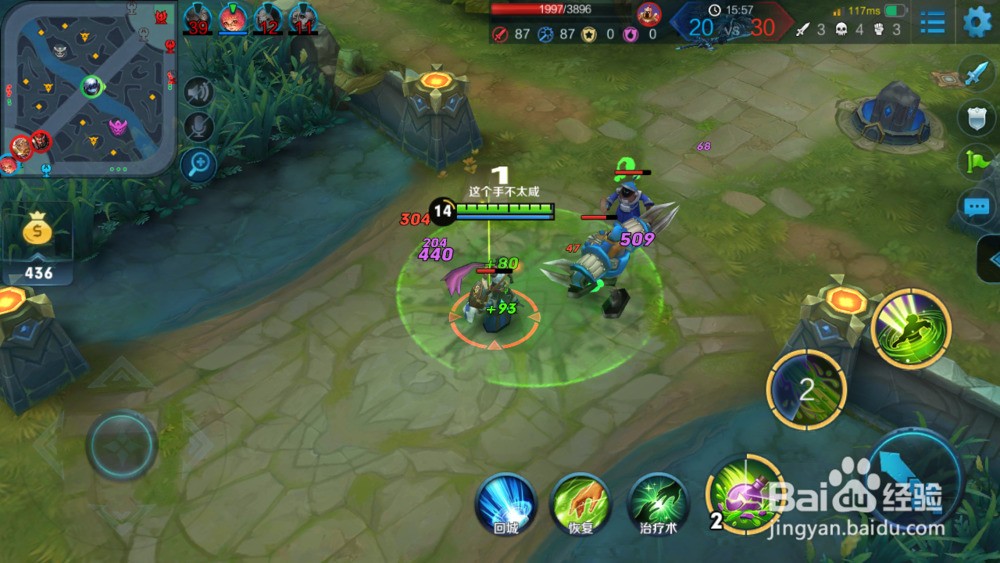Toggle the microphone voice icon
The width and height of the screenshot is (1000, 563).
[199, 126]
